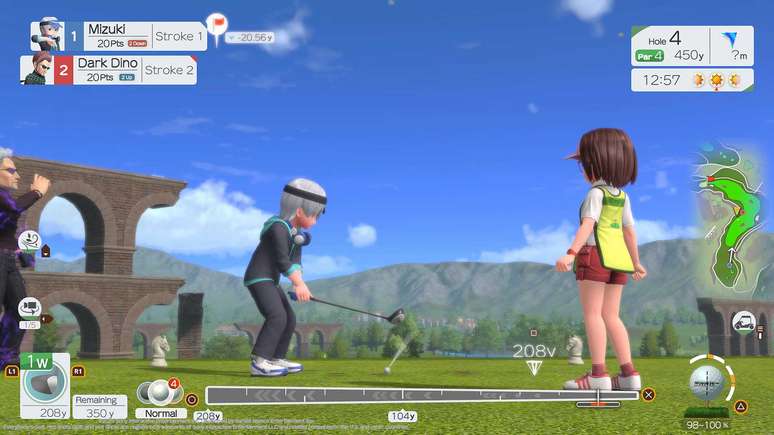The width and height of the screenshot is (774, 435).
Task: Select Dark Dino's player score row
Action: click(x=108, y=70)
